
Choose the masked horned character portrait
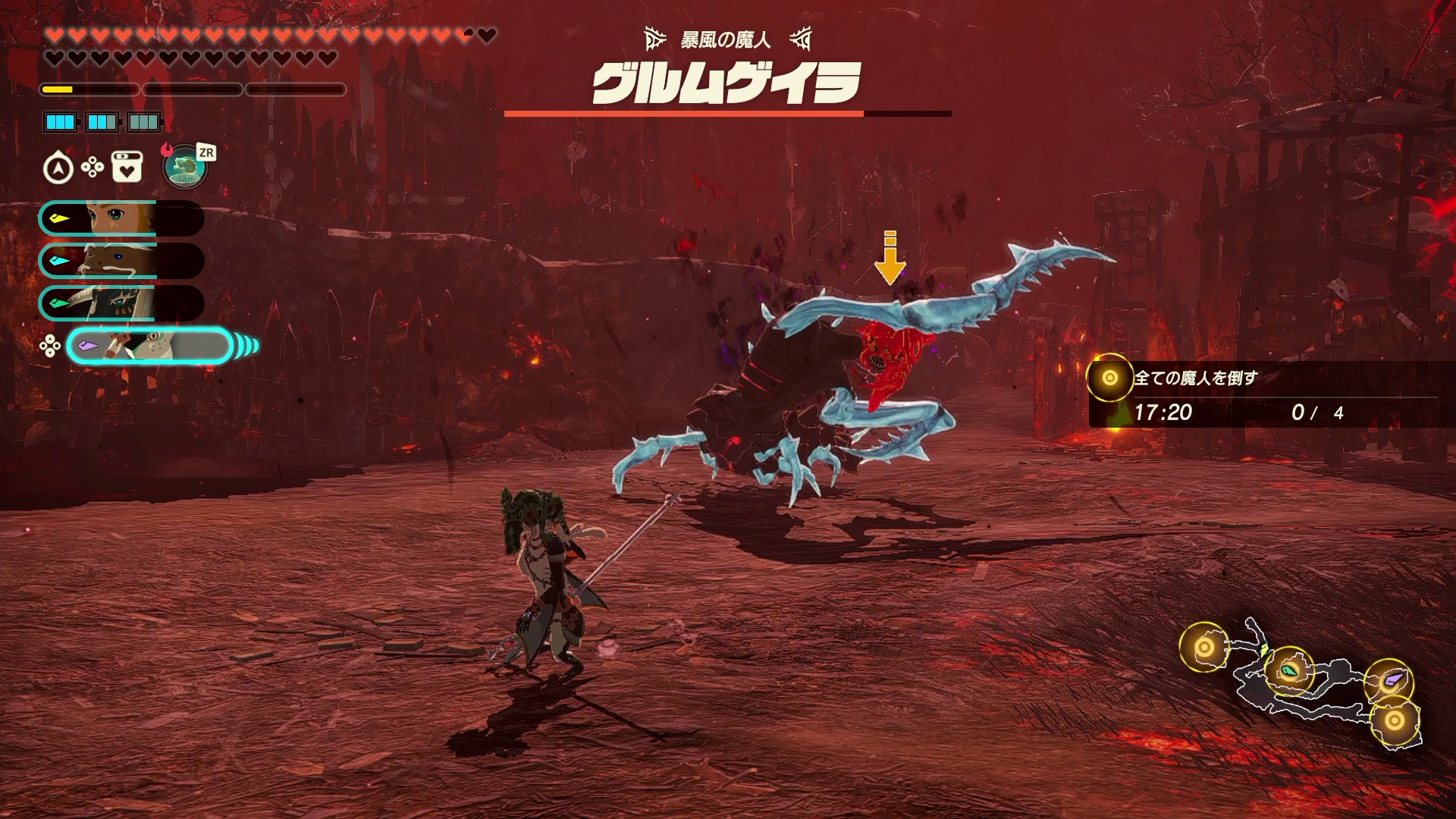coord(121,303)
